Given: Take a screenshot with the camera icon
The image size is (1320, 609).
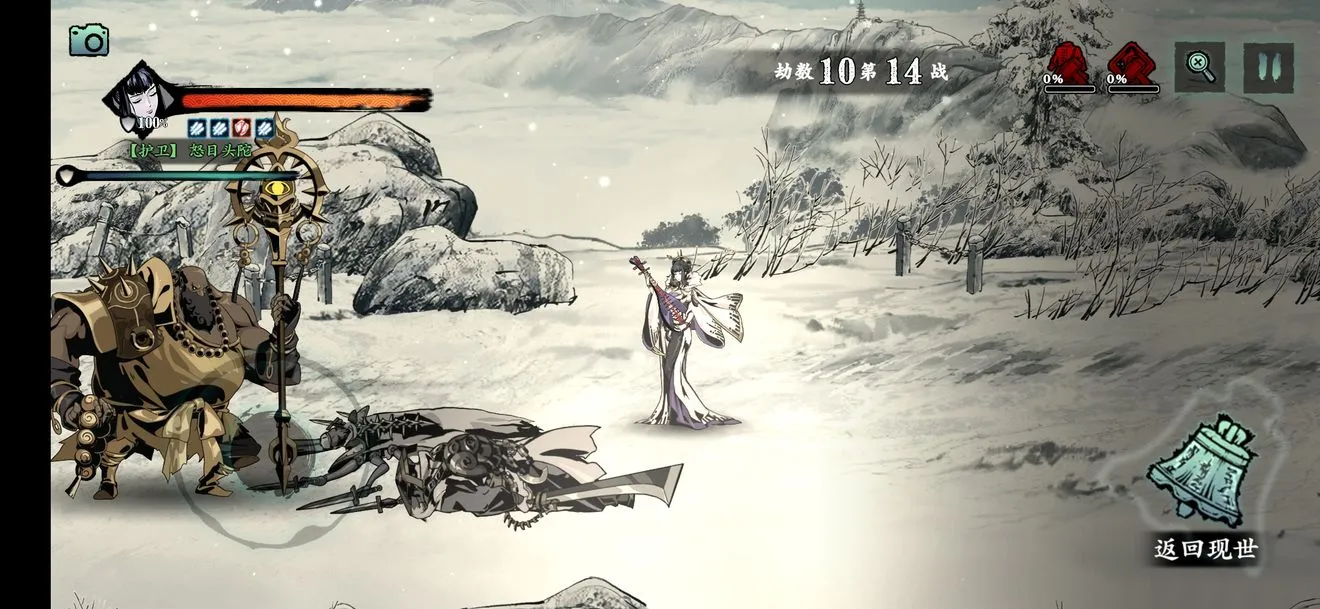Looking at the screenshot, I should coord(89,40).
